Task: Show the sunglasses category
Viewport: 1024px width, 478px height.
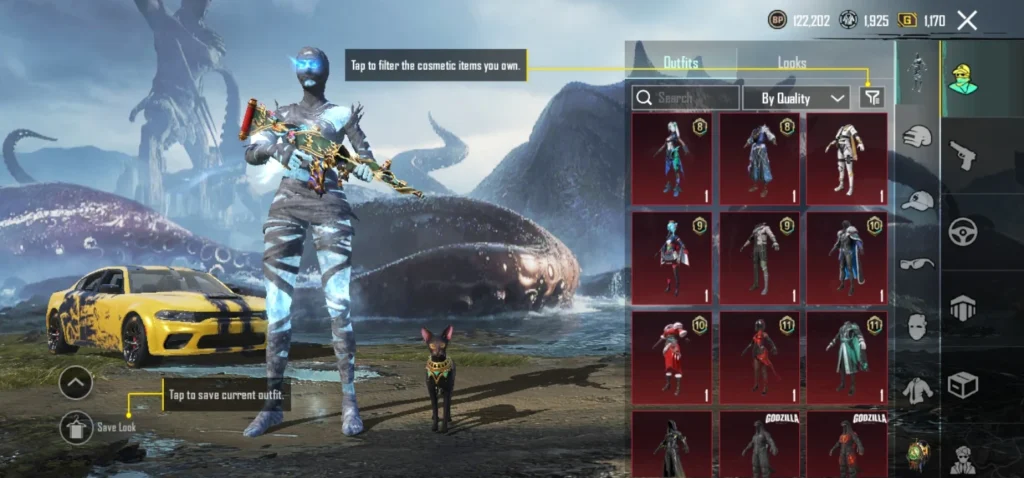Action: 917,263
